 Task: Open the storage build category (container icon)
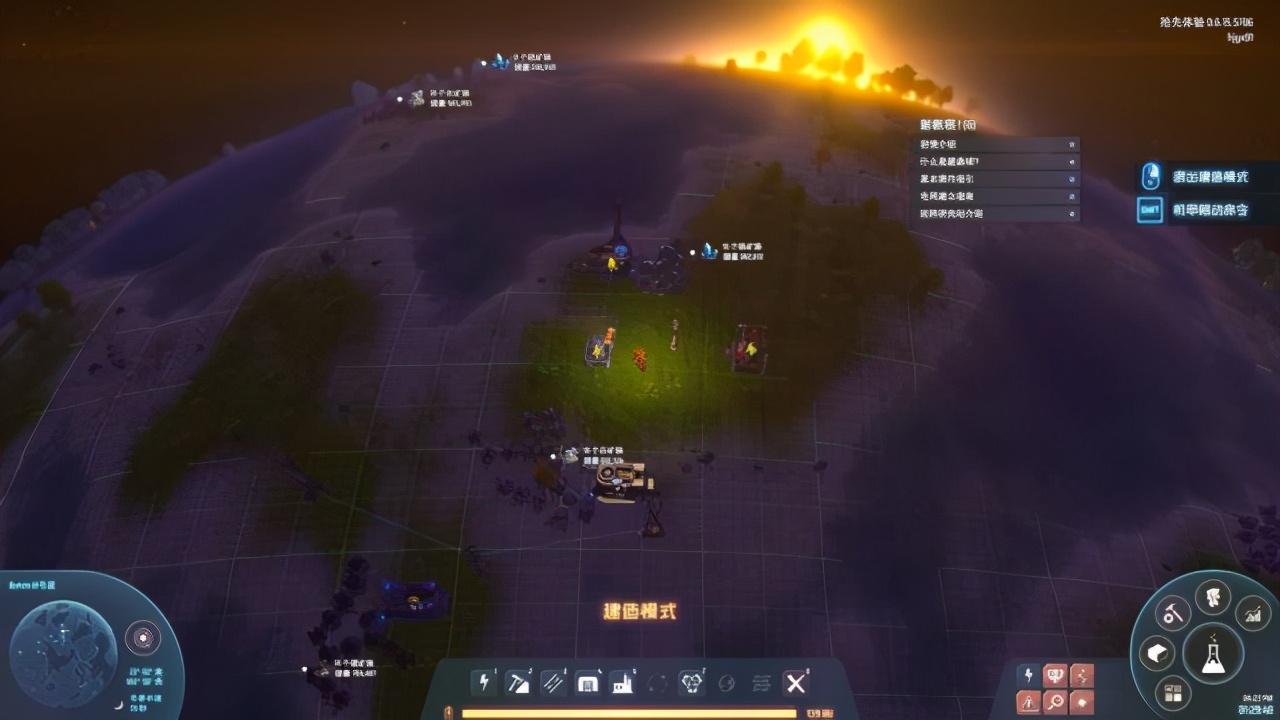point(588,683)
